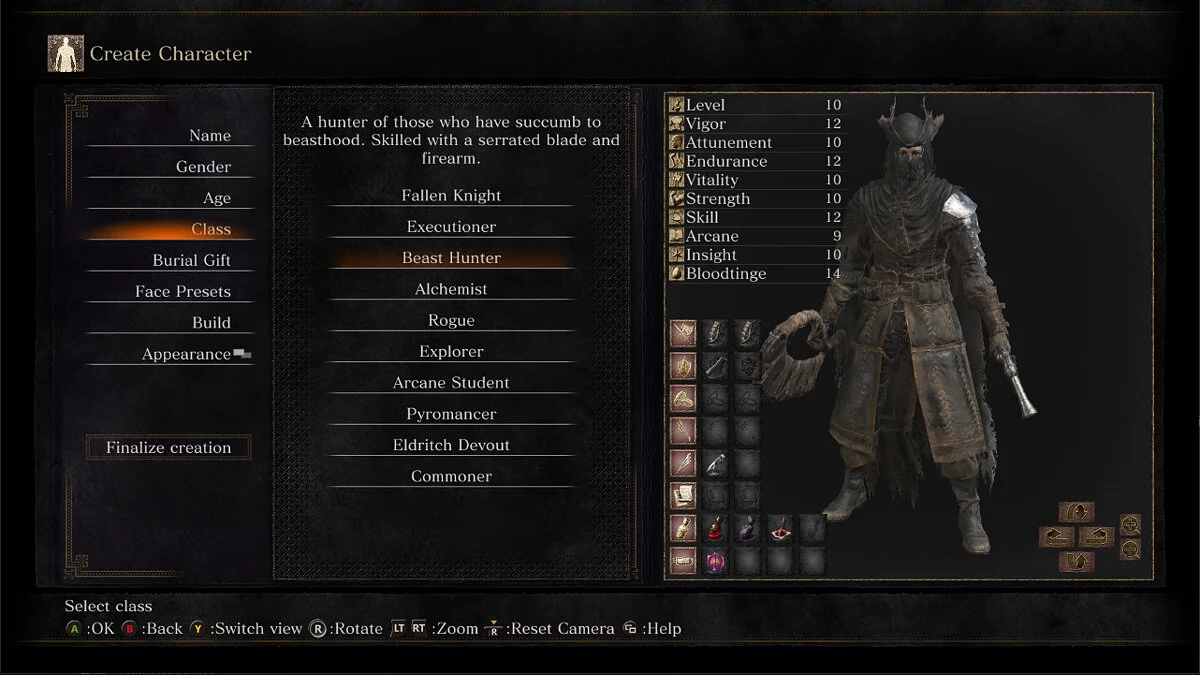Open the Burial Gift selection

coord(191,261)
